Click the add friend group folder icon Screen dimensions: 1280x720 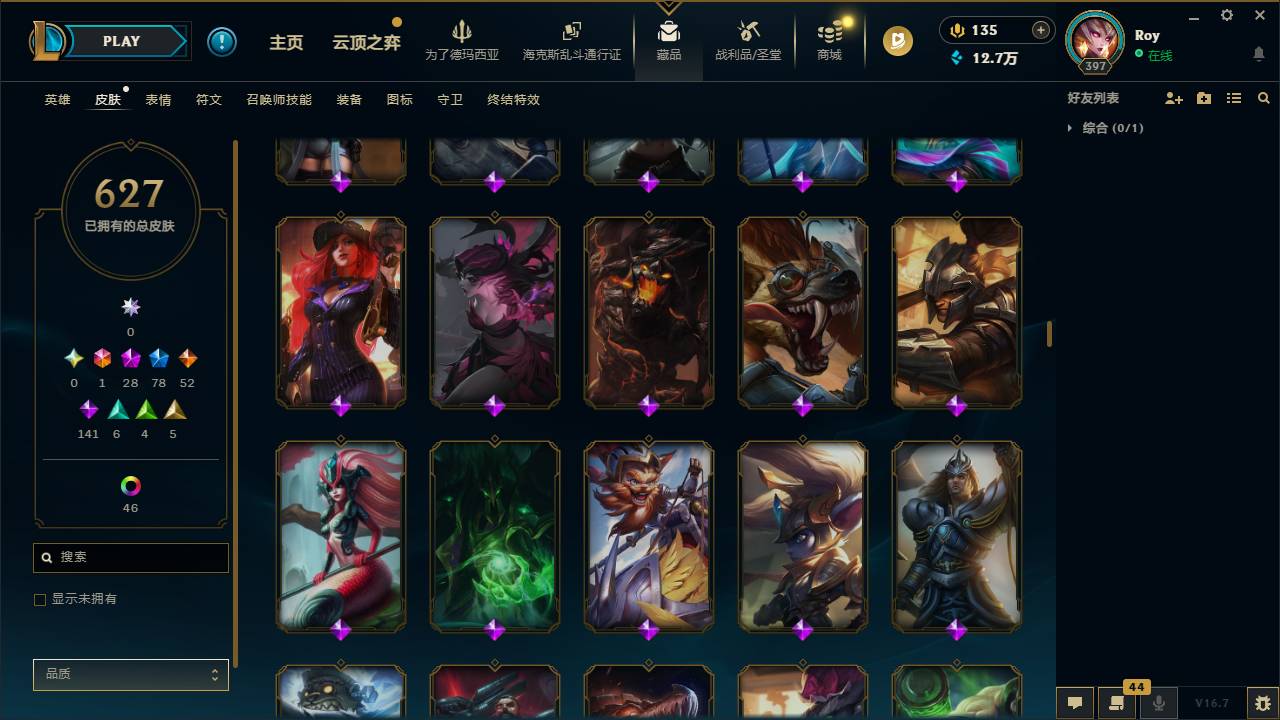click(1203, 98)
